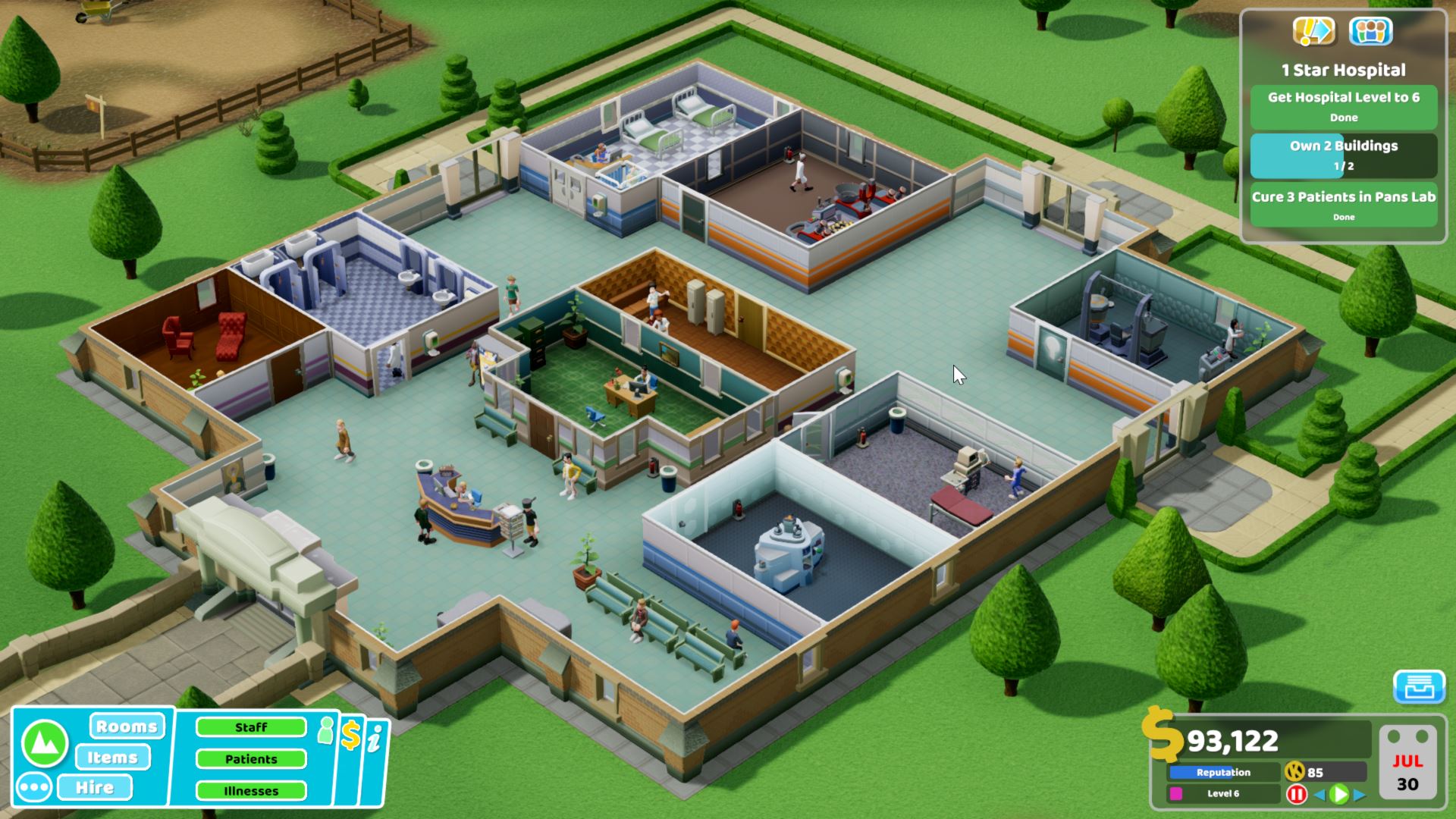Open the Items menu
This screenshot has width=1456, height=819.
tap(112, 757)
